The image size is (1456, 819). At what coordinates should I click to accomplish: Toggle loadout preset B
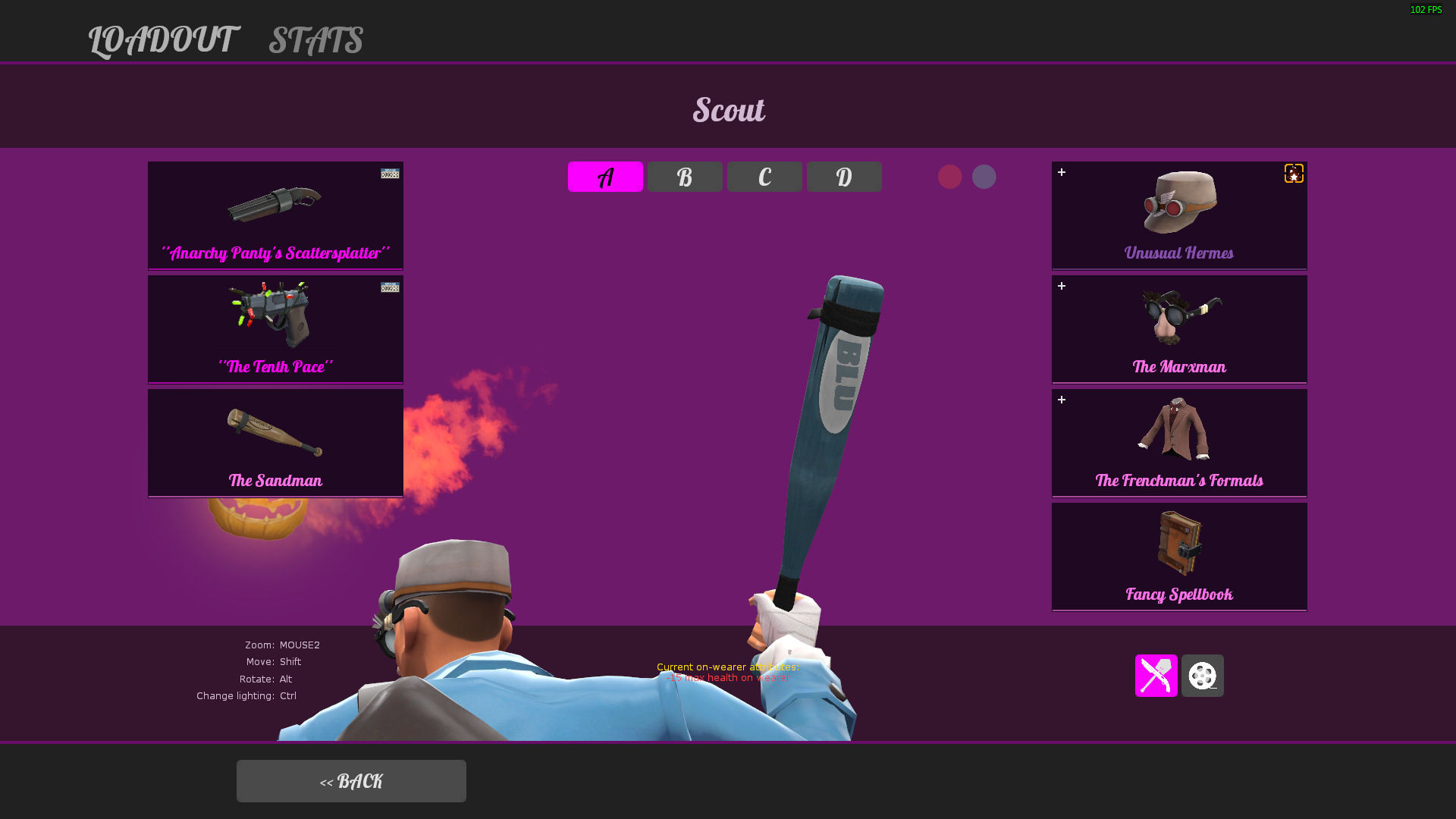pos(684,176)
